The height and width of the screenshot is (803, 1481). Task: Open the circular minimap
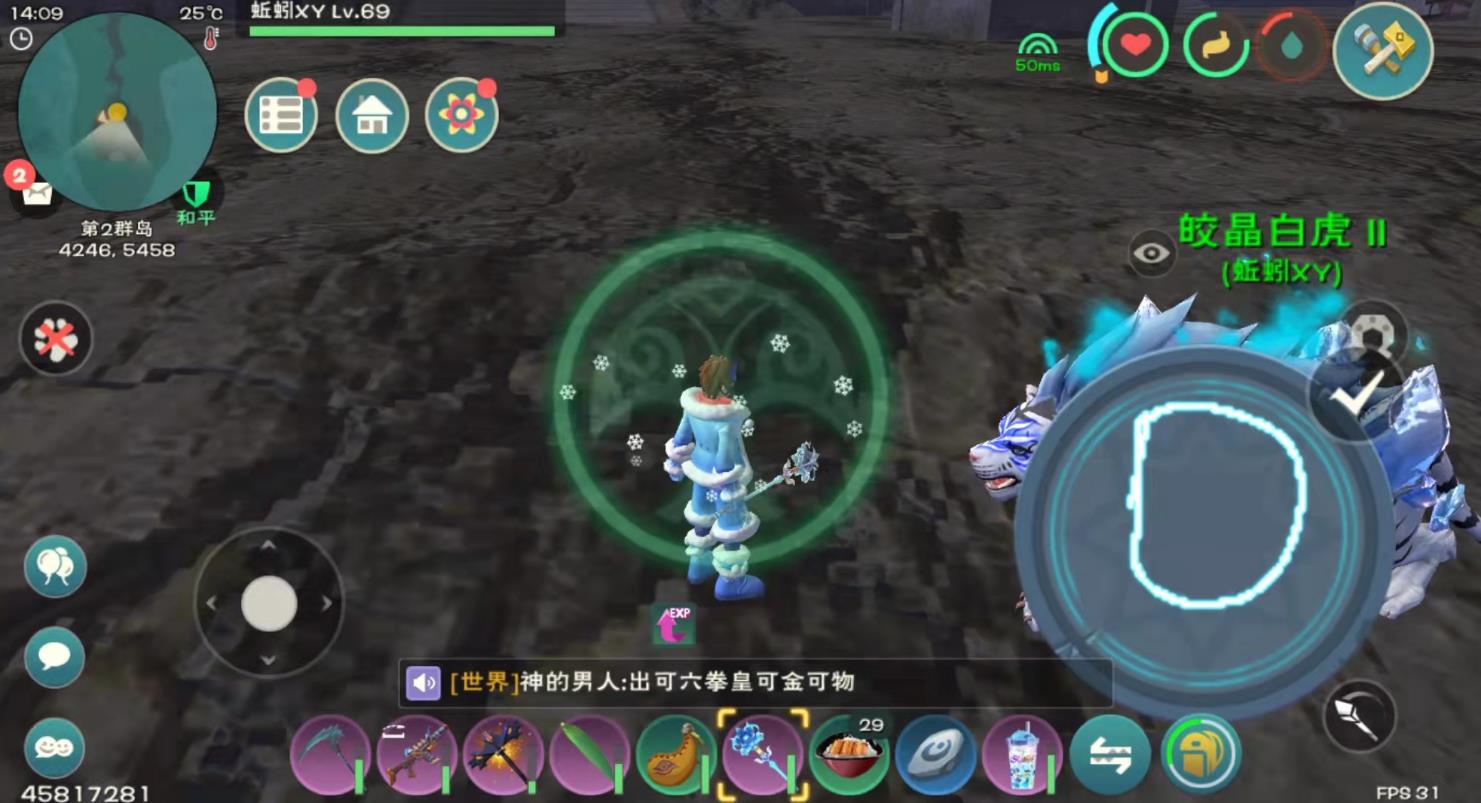[x=117, y=112]
